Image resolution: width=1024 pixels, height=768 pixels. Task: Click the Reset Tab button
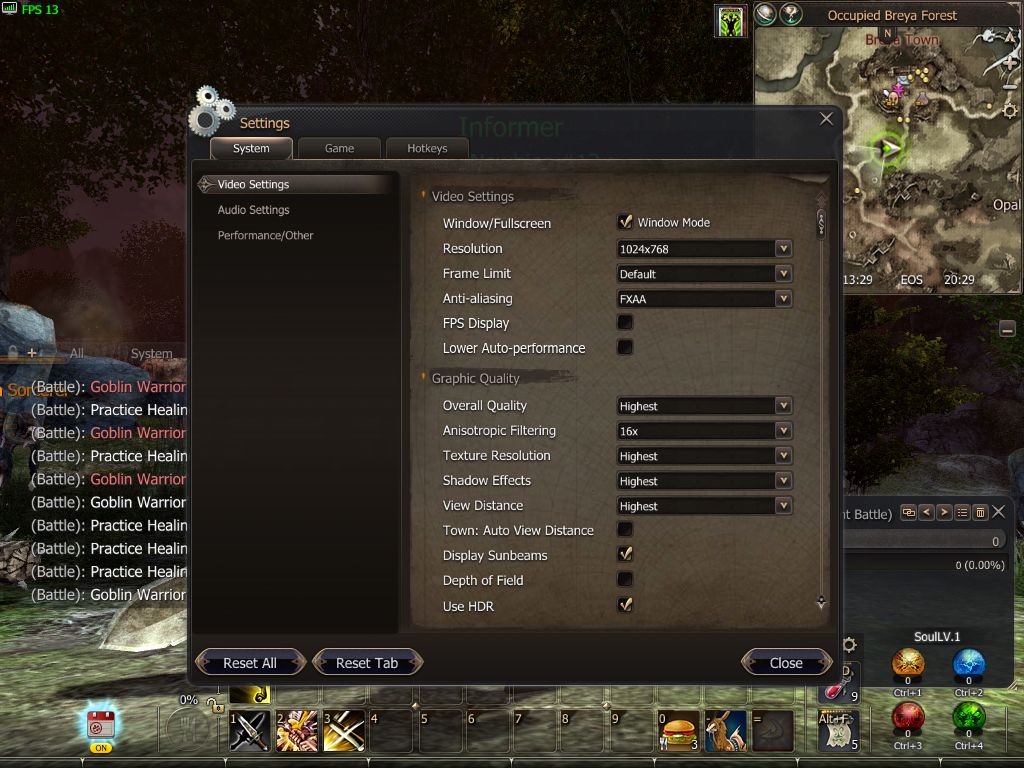point(367,662)
